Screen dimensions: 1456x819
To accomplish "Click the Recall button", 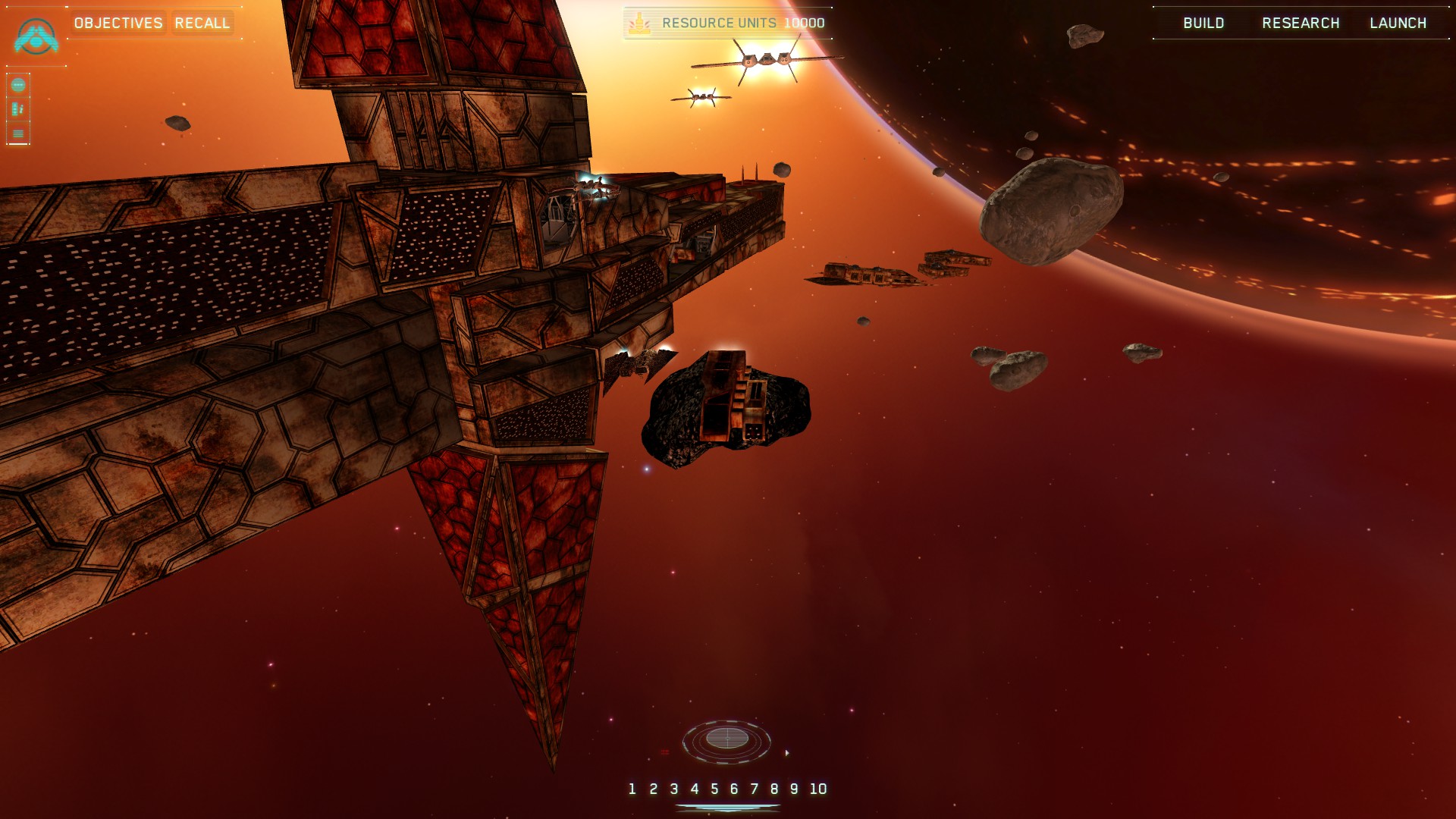I will pyautogui.click(x=202, y=24).
